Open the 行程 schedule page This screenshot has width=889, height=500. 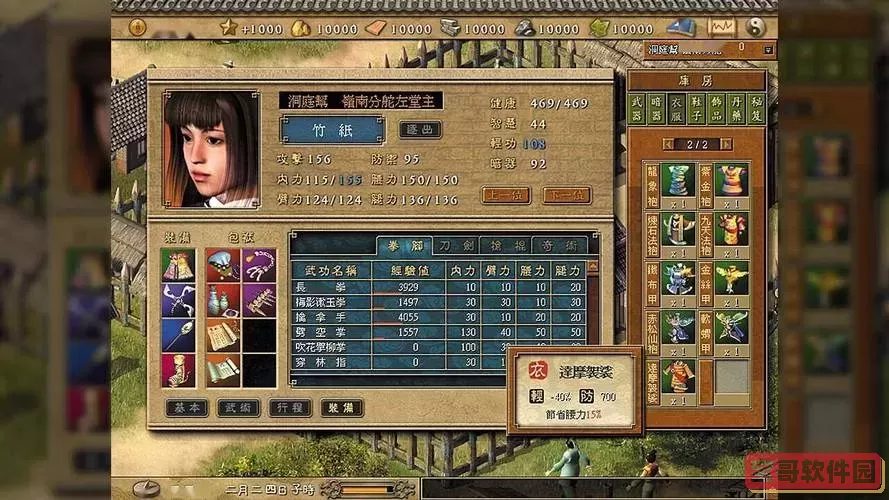click(289, 408)
